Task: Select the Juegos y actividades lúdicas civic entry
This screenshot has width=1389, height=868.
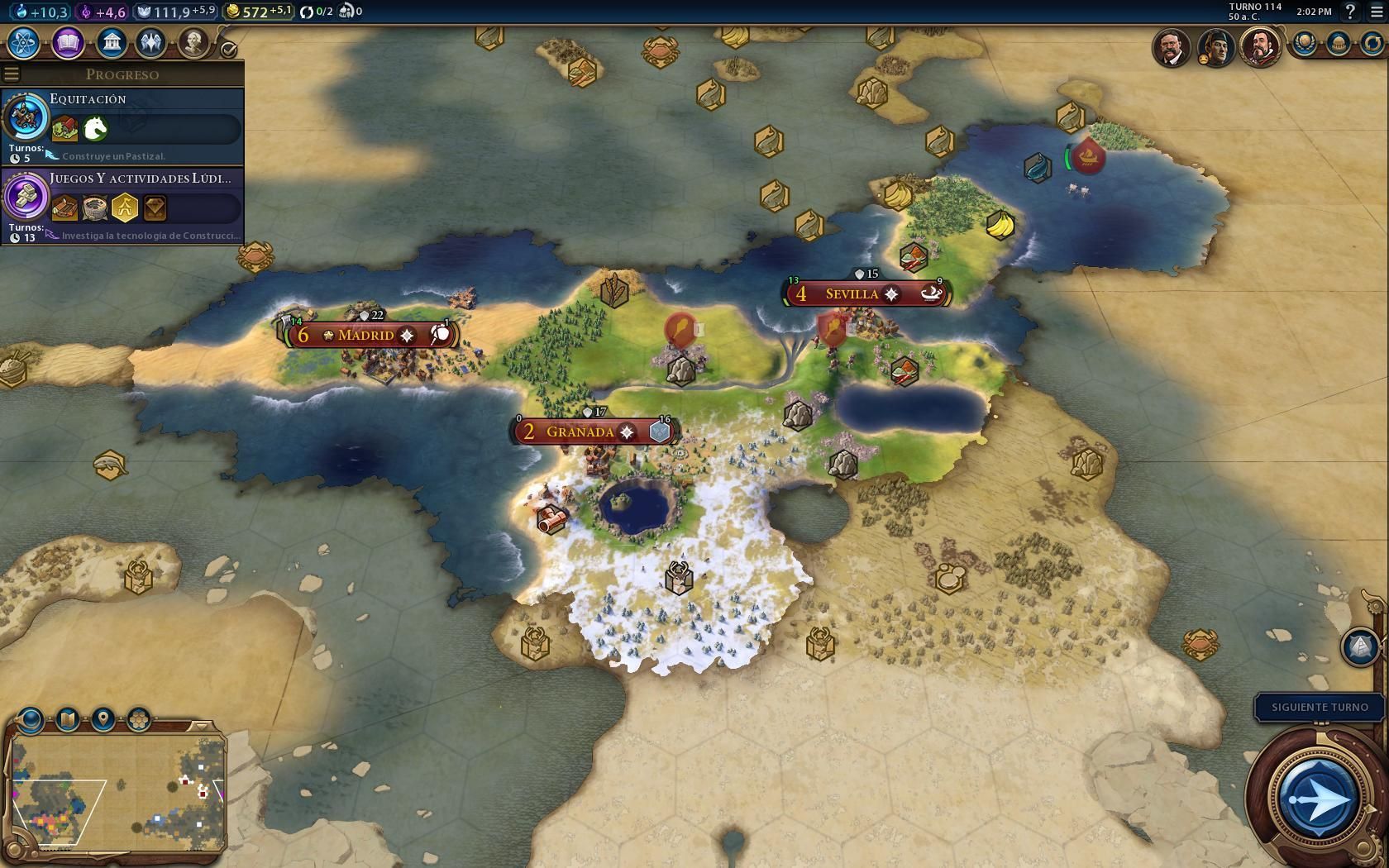Action: (122, 206)
